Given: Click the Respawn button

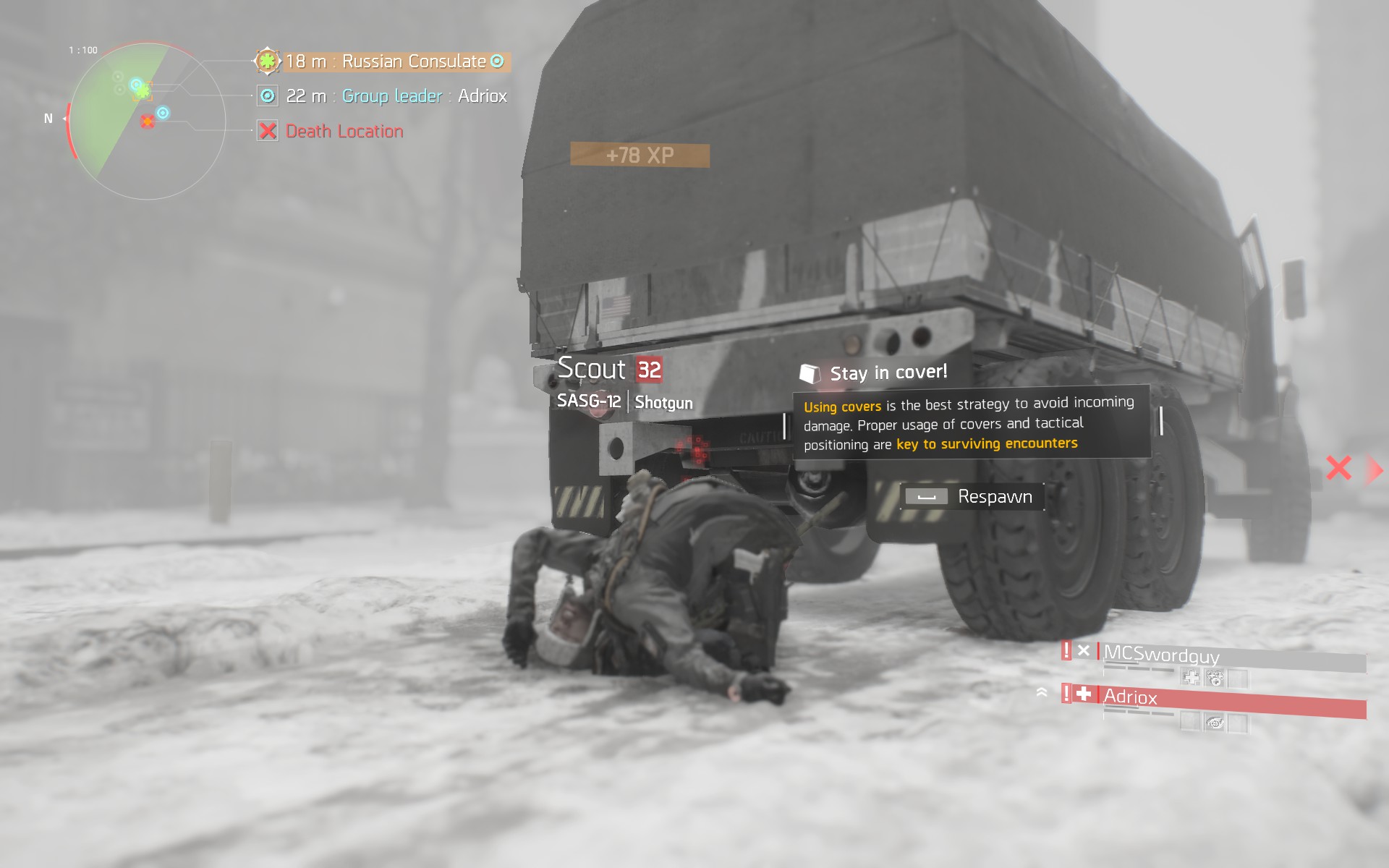Looking at the screenshot, I should click(x=972, y=497).
